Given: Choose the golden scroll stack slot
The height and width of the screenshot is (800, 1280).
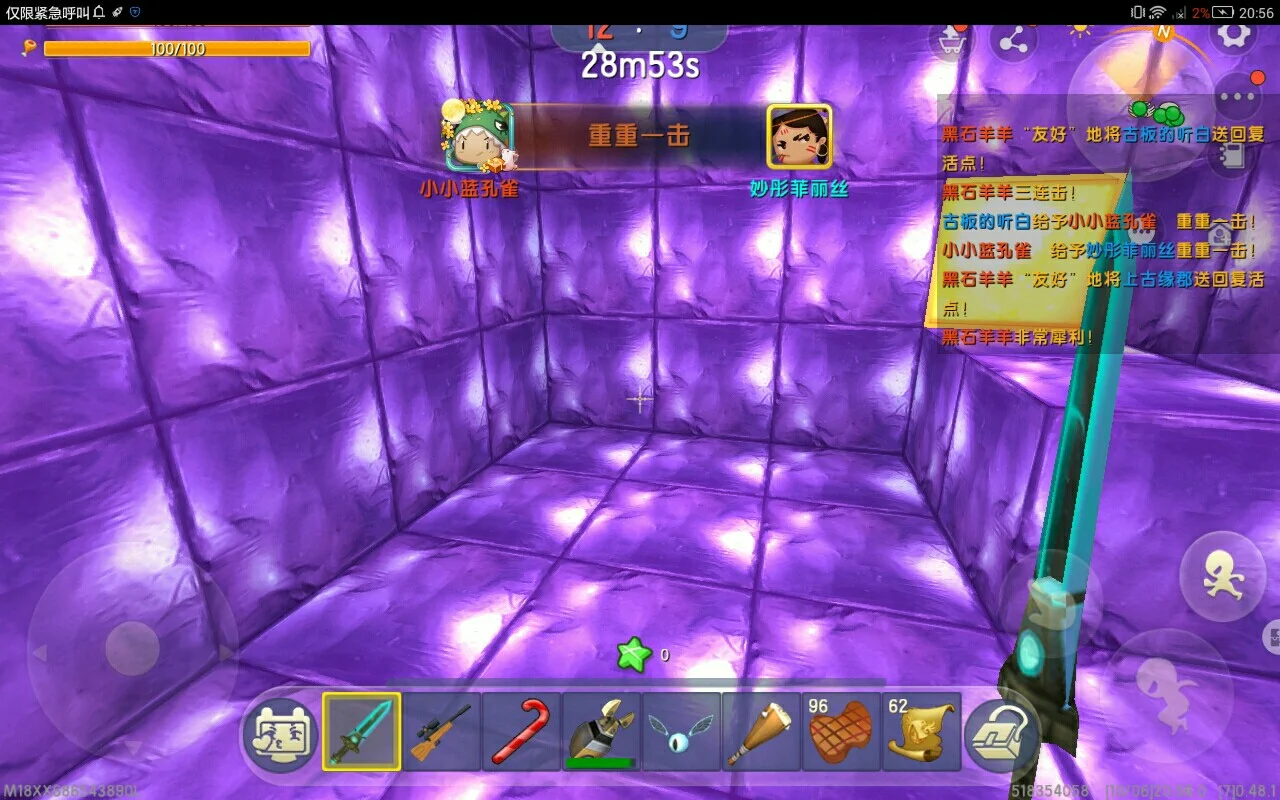Looking at the screenshot, I should point(921,732).
